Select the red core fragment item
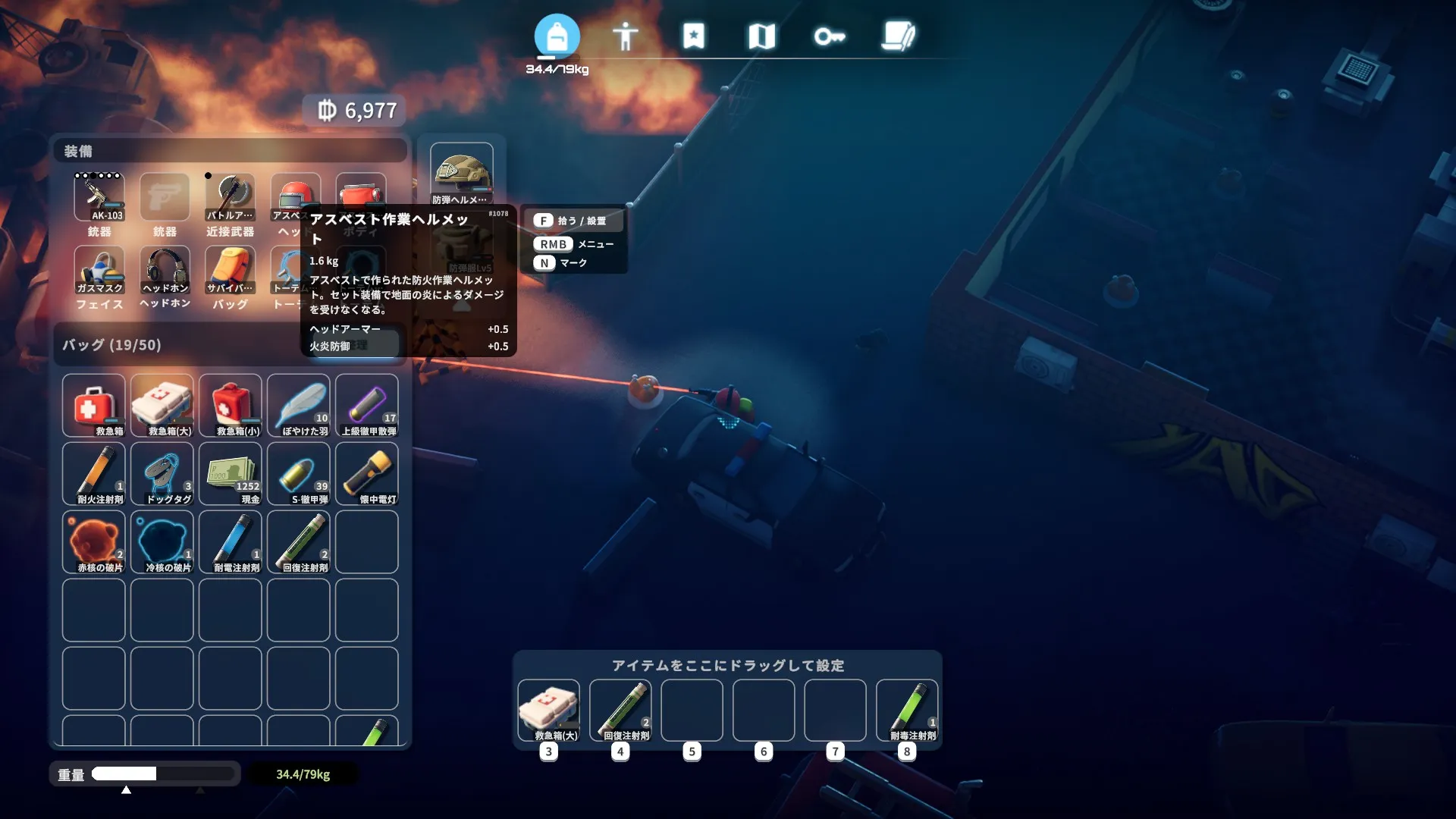This screenshot has width=1456, height=819. [x=94, y=541]
